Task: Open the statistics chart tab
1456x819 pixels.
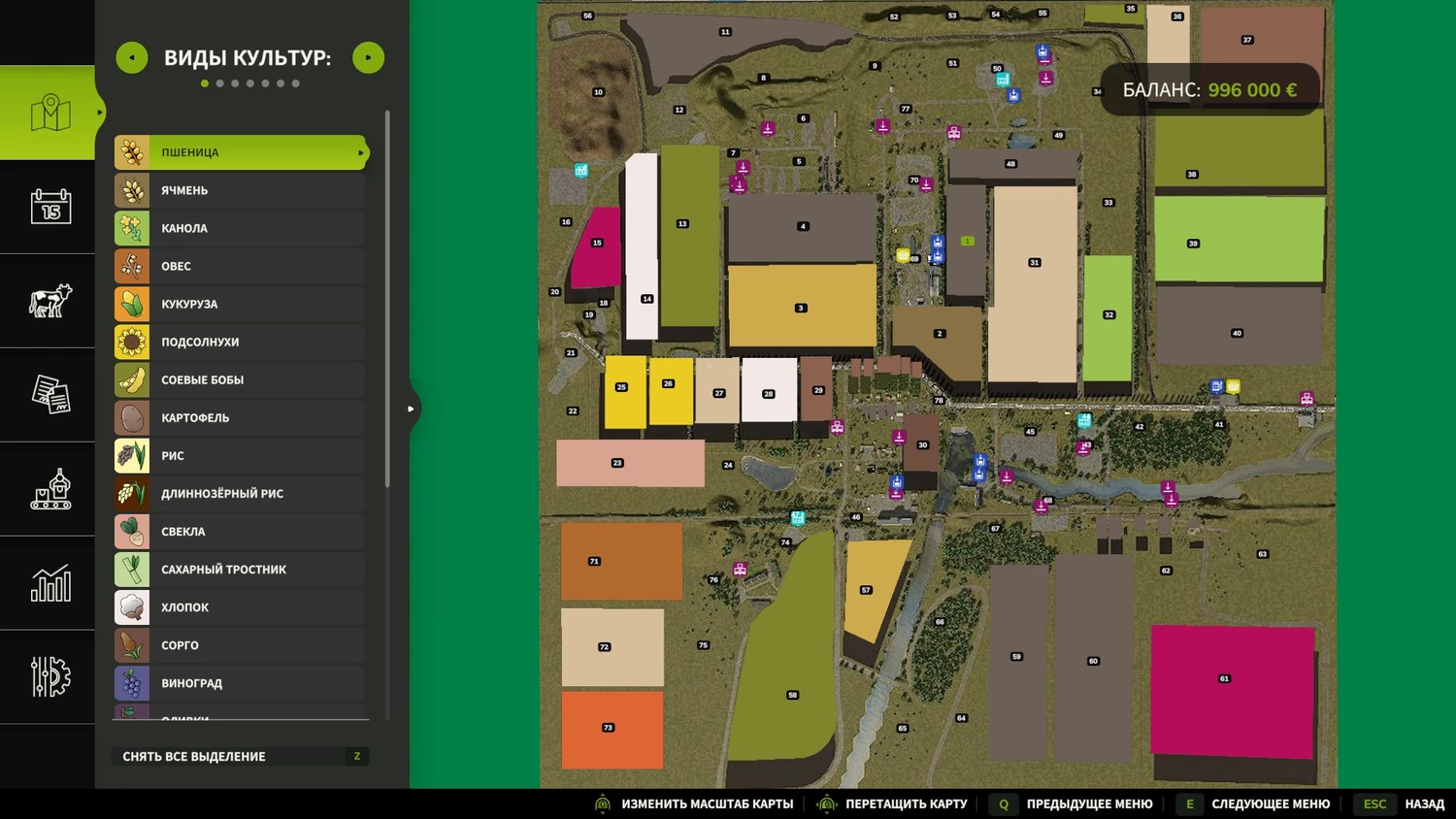Action: (x=50, y=583)
